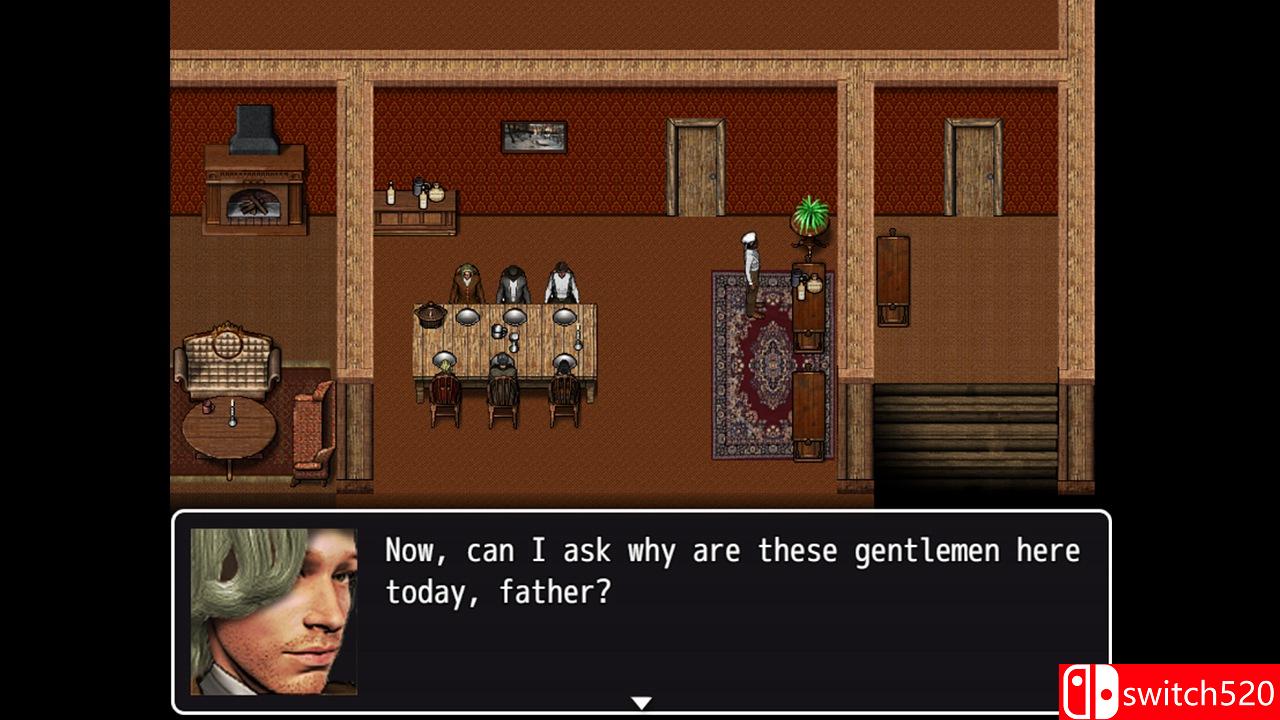Click the dialogue text box to continue
Screen dimensions: 1280x720
(732, 610)
